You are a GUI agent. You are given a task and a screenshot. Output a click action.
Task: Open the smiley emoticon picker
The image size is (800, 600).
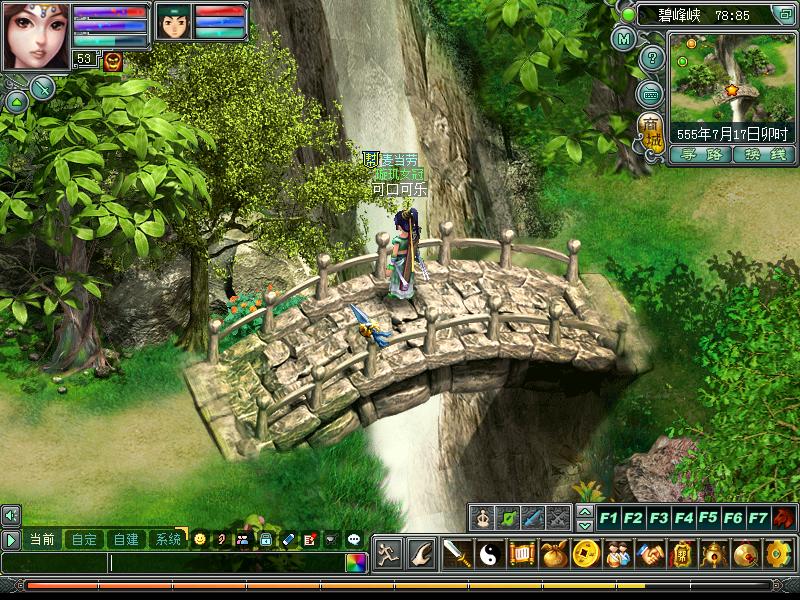click(x=200, y=539)
